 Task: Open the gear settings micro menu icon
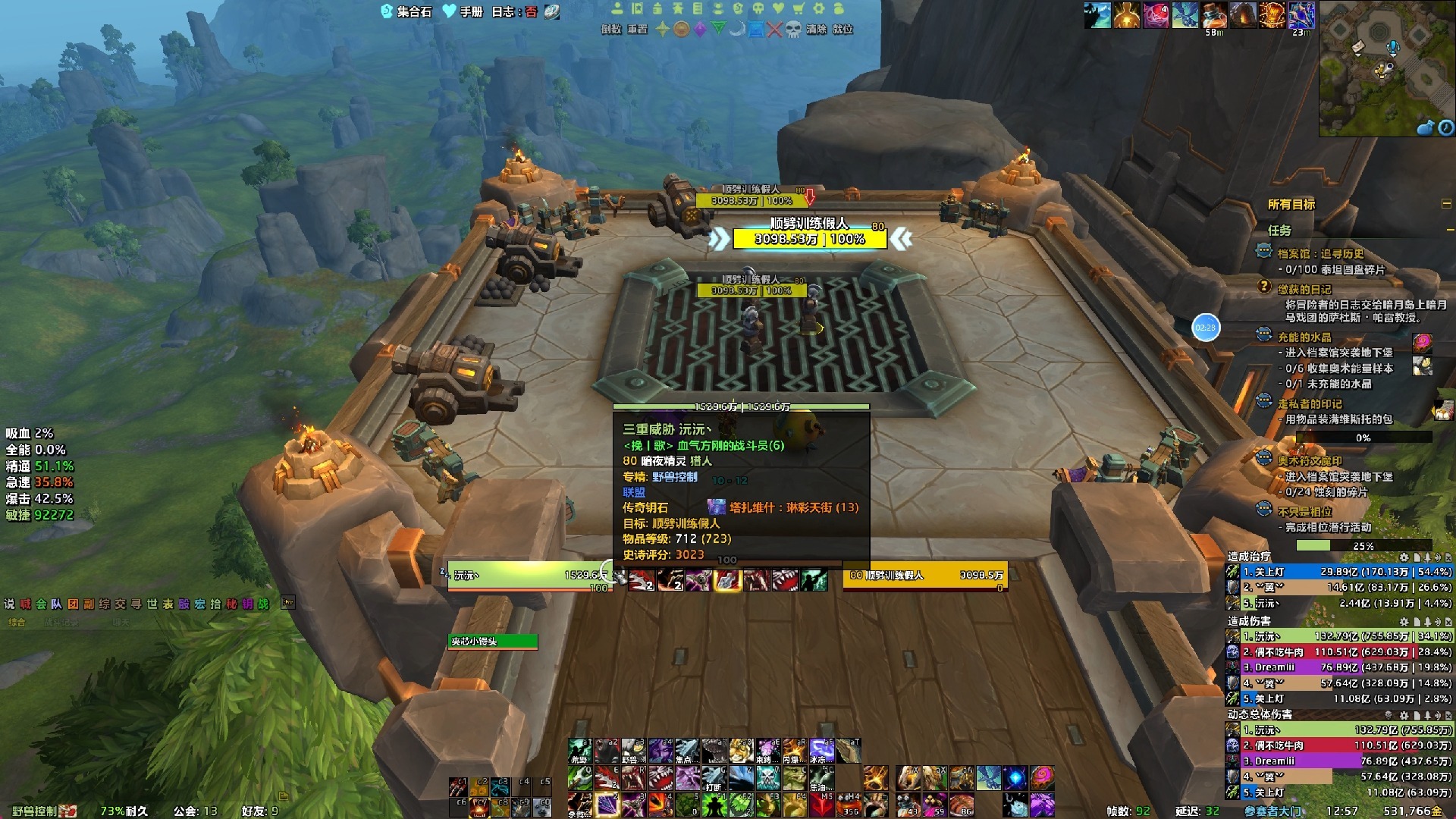tap(819, 8)
